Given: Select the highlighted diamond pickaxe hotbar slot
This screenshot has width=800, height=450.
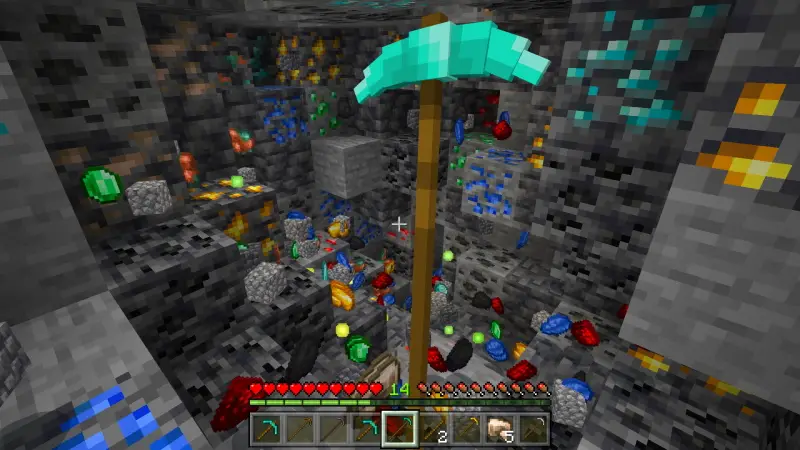Looking at the screenshot, I should coord(399,429).
